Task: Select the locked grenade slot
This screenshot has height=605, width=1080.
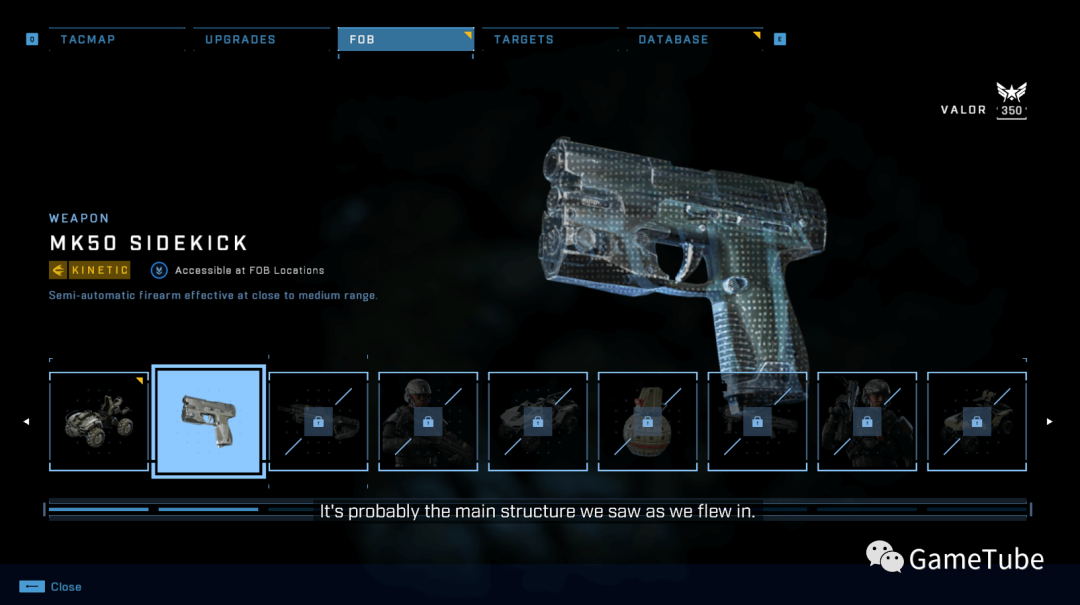Action: point(648,421)
